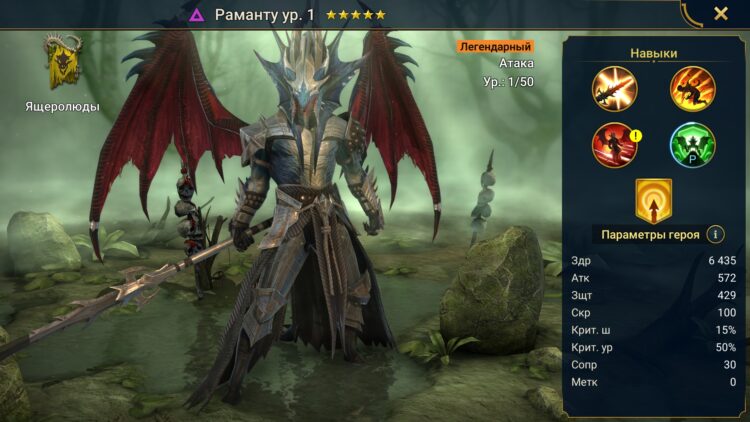Image resolution: width=750 pixels, height=422 pixels.
Task: Close the hero info screen
Action: (720, 14)
